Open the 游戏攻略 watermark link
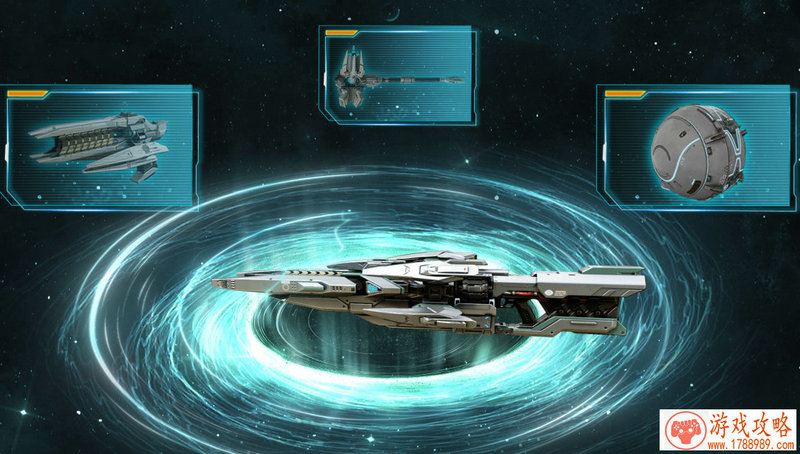The image size is (800, 454). (x=729, y=430)
